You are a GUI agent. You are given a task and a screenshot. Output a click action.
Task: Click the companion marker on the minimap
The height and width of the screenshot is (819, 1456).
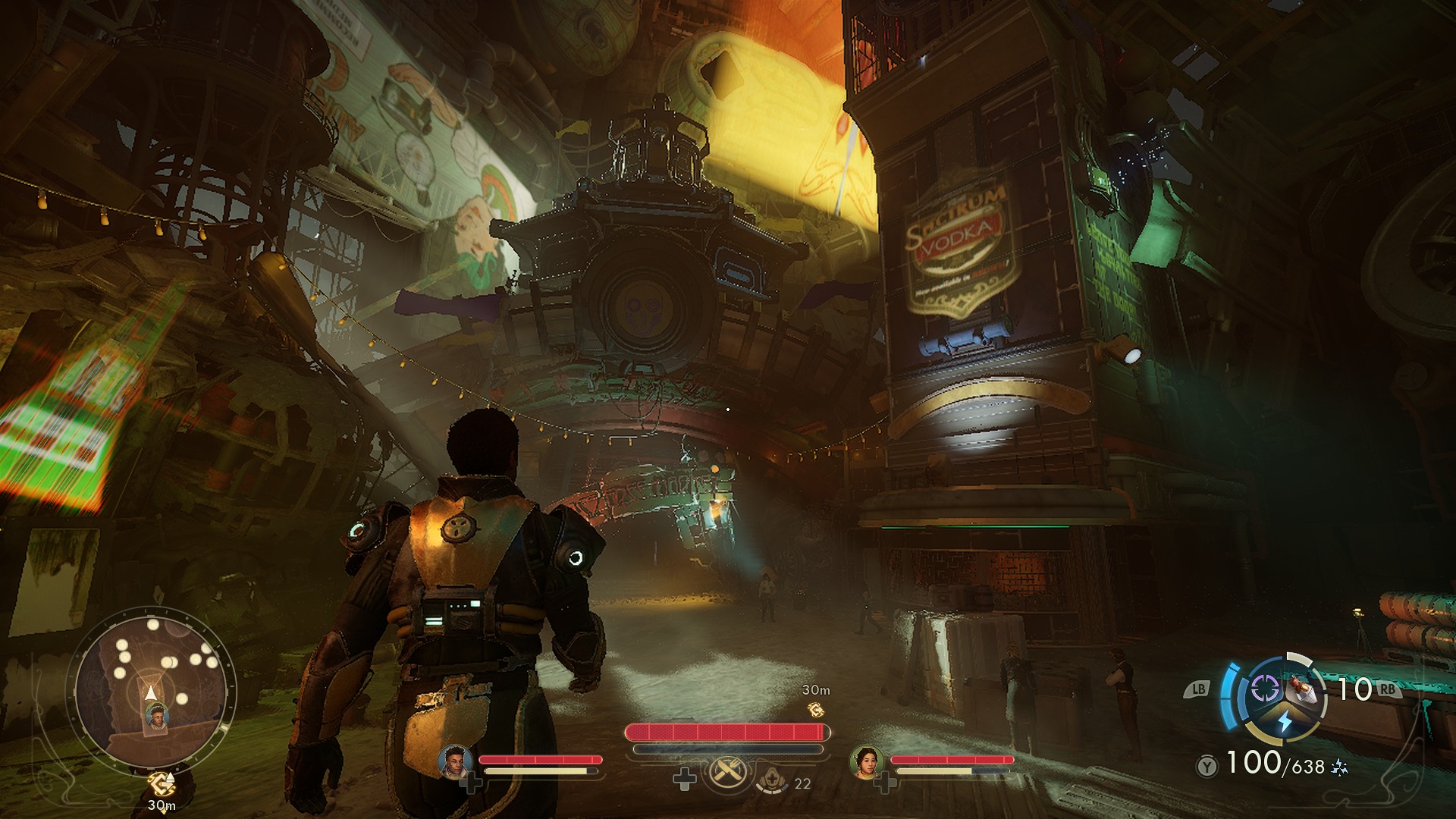pyautogui.click(x=157, y=717)
